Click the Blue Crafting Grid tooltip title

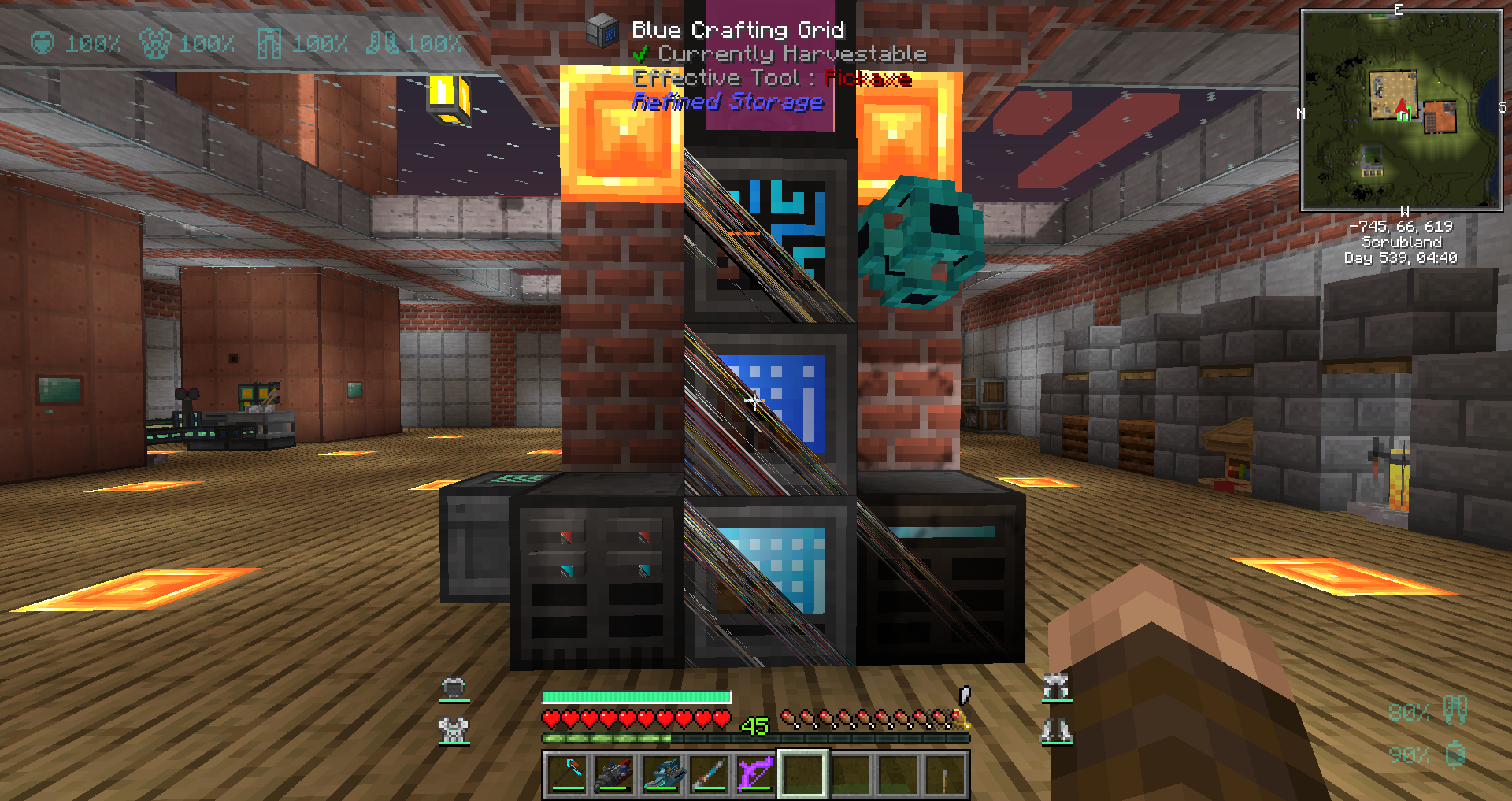tap(738, 30)
